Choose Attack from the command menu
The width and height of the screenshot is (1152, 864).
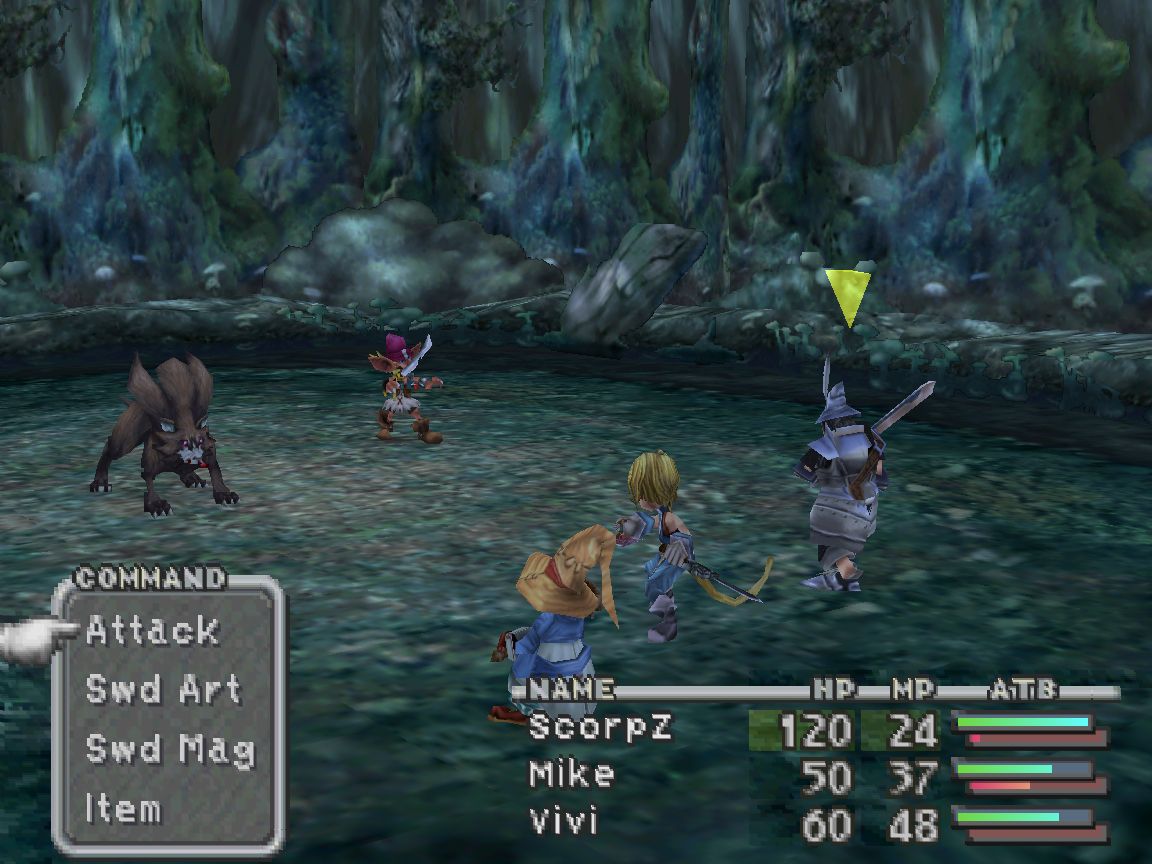tap(152, 630)
